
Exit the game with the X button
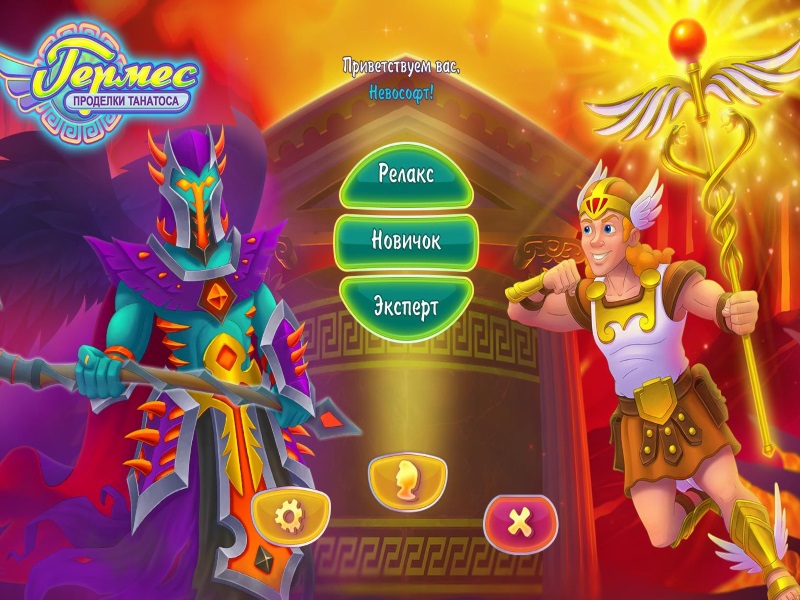[519, 520]
